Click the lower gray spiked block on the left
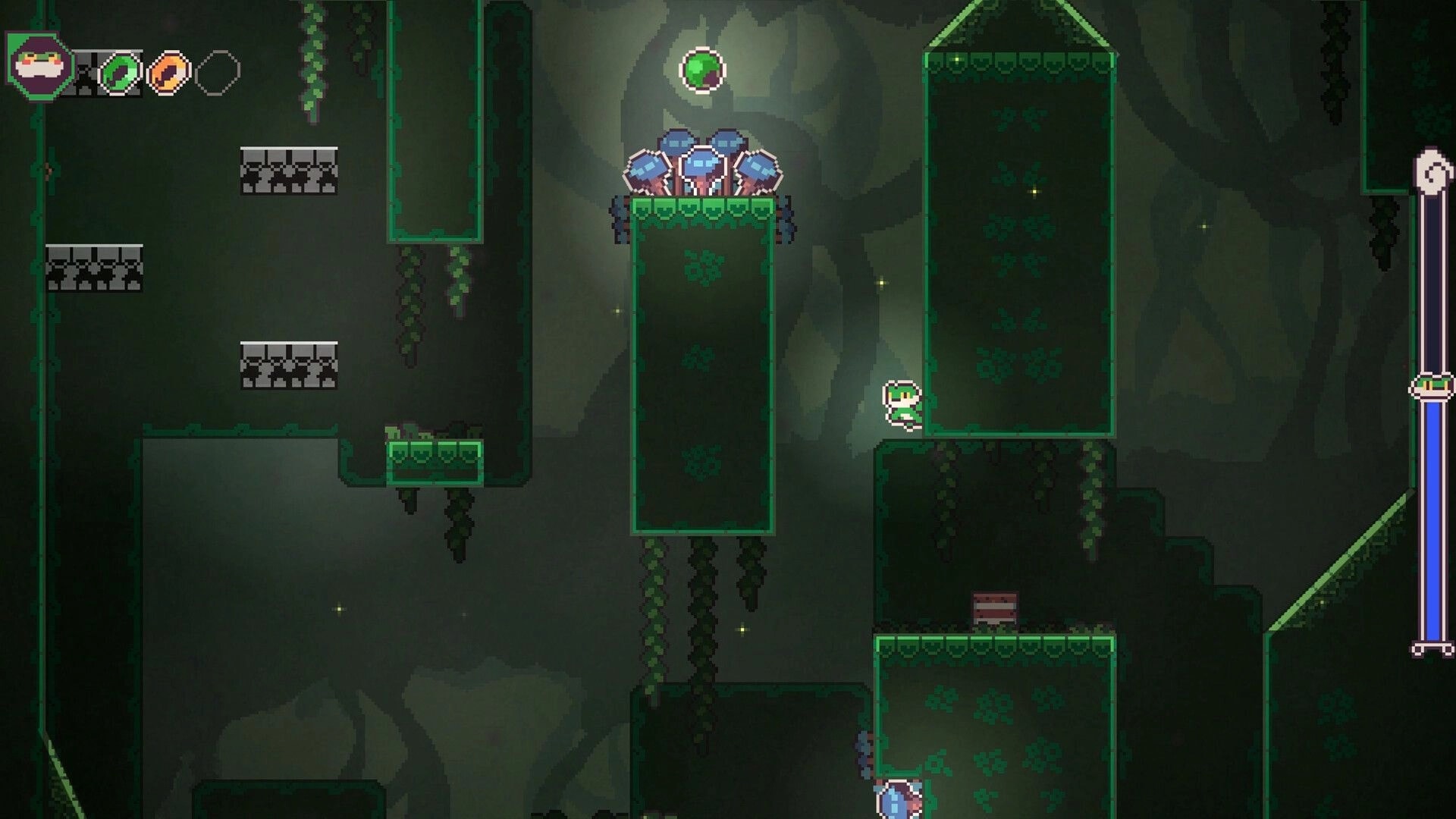 point(96,268)
